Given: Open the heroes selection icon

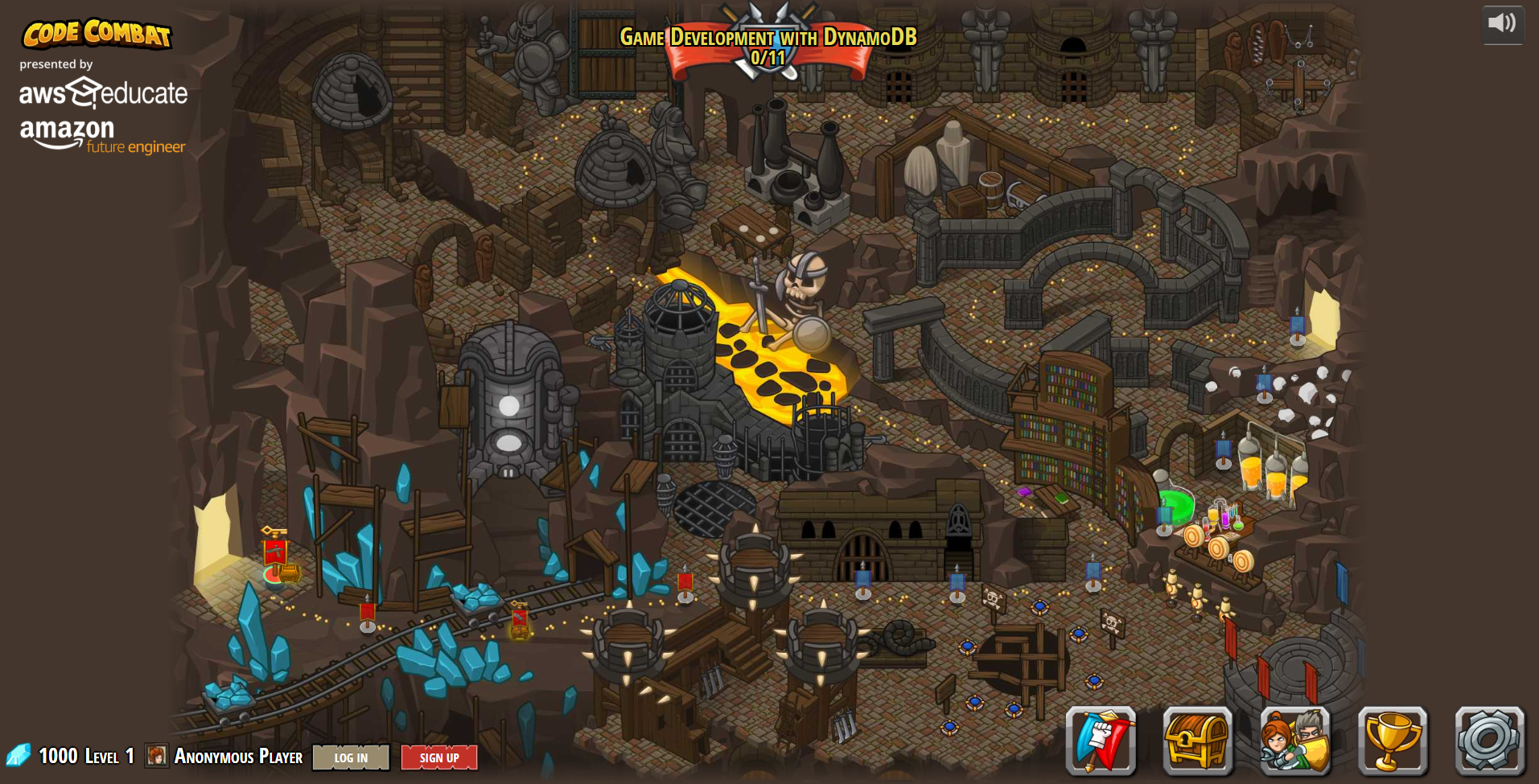Looking at the screenshot, I should [1294, 741].
